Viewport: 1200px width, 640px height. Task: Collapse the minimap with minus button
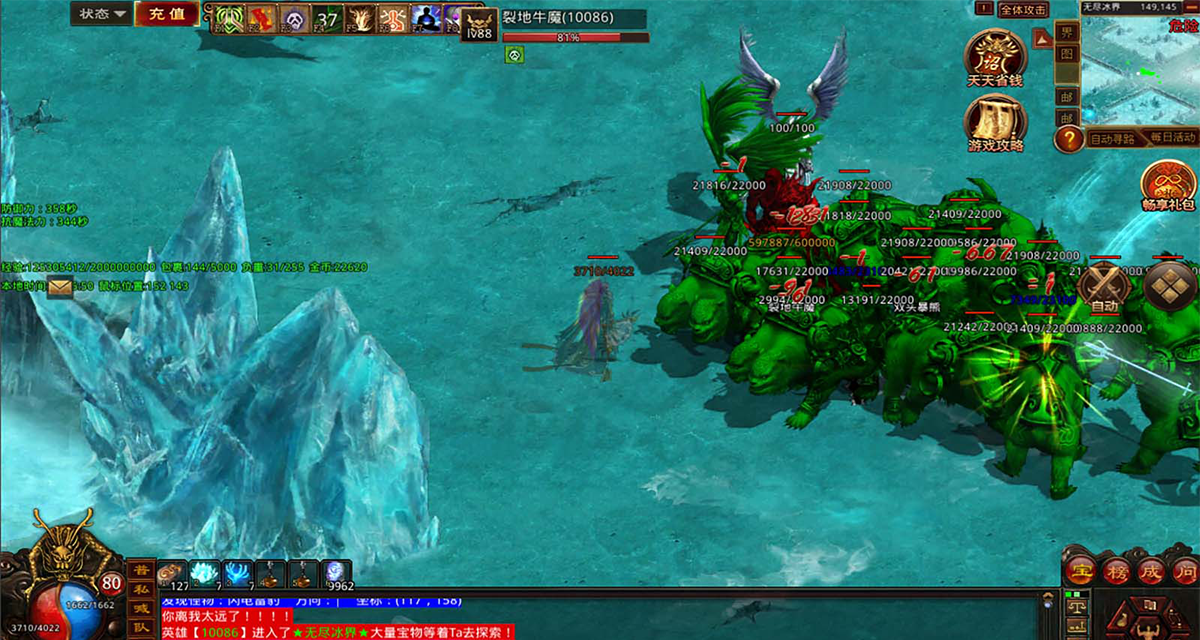(1191, 8)
